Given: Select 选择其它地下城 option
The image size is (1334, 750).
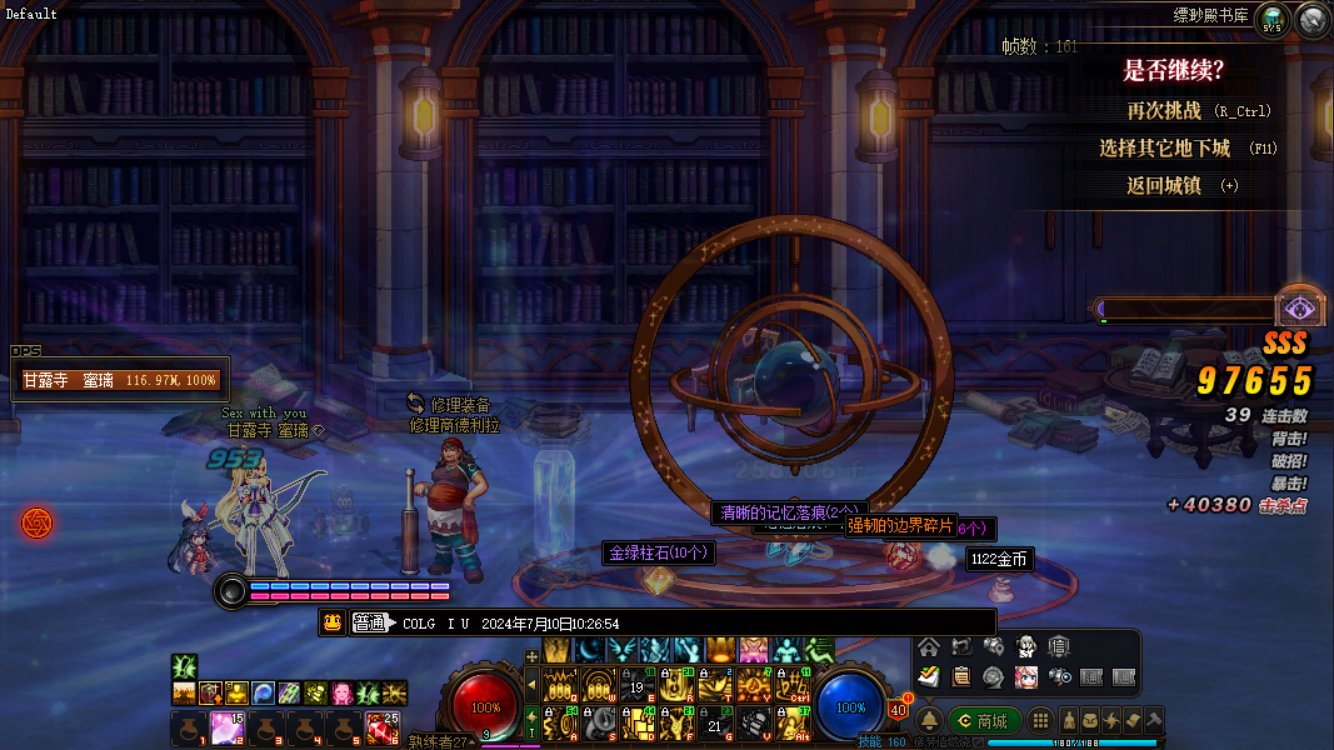Looking at the screenshot, I should (x=1164, y=148).
